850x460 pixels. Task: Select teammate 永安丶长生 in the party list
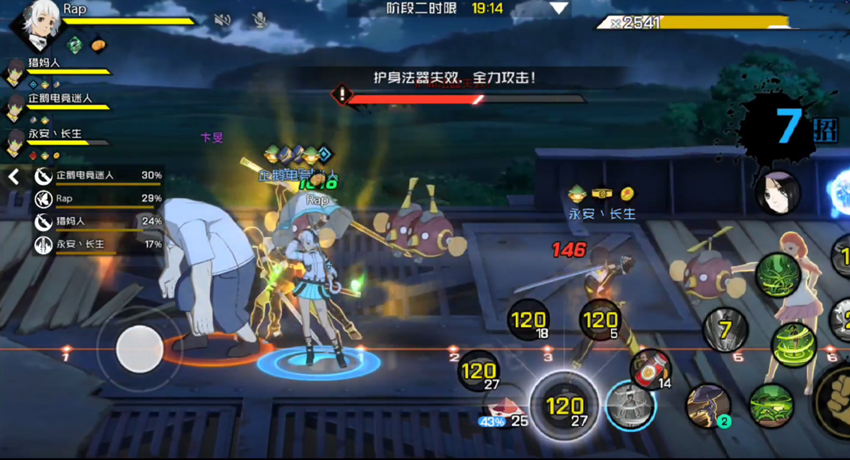[x=15, y=140]
